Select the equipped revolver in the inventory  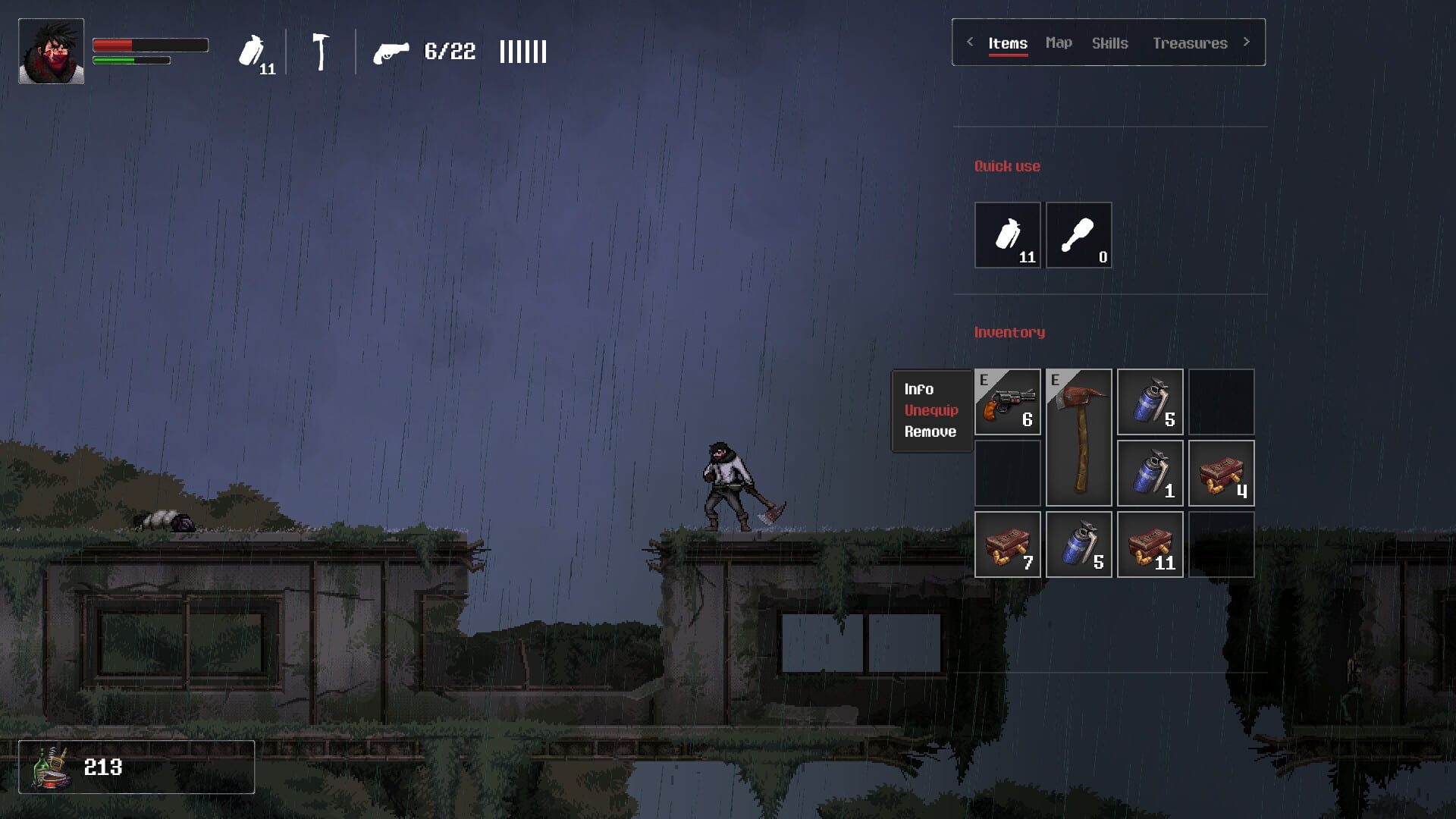(1007, 402)
